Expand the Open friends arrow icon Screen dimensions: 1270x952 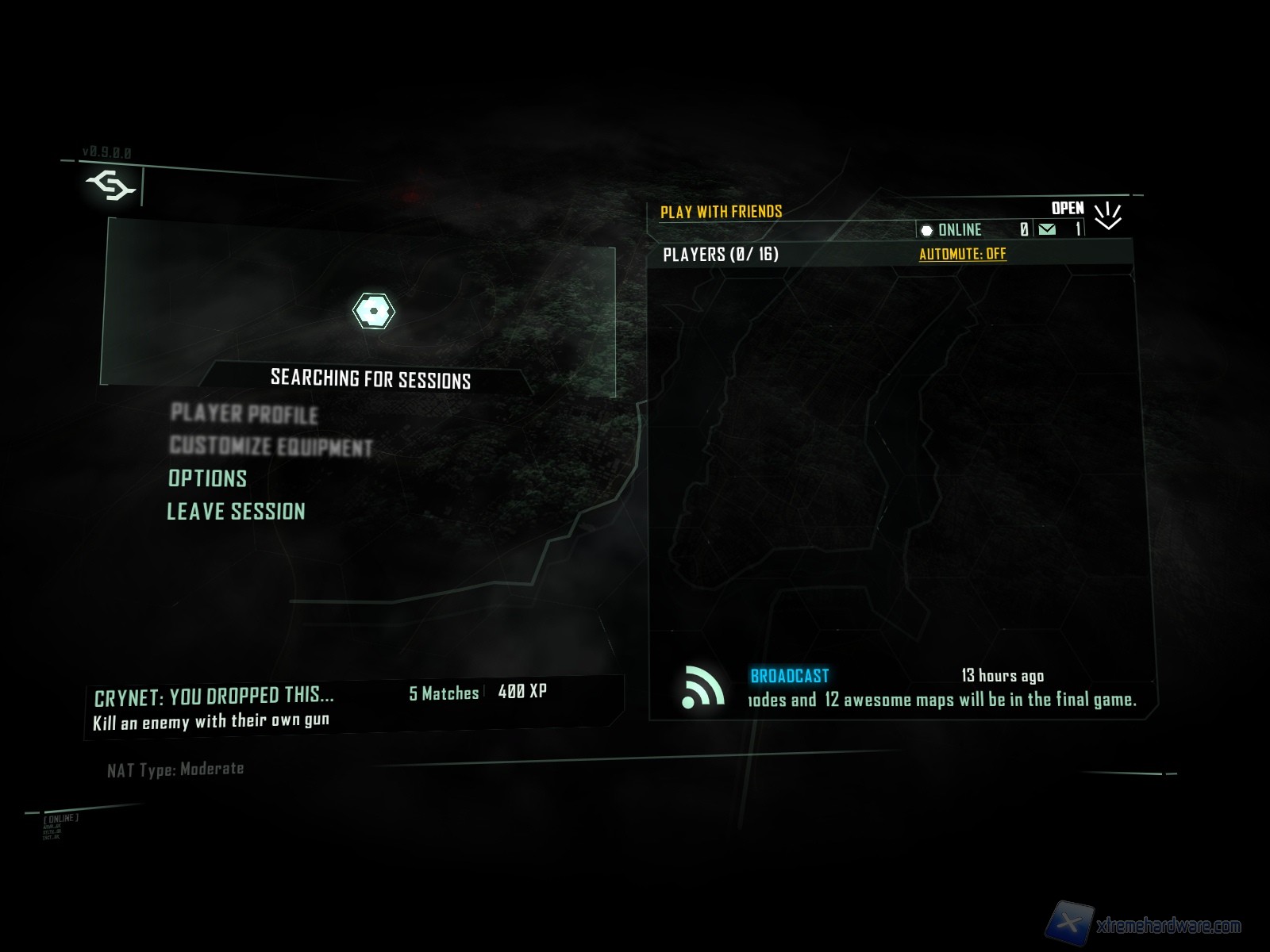coord(1107,215)
